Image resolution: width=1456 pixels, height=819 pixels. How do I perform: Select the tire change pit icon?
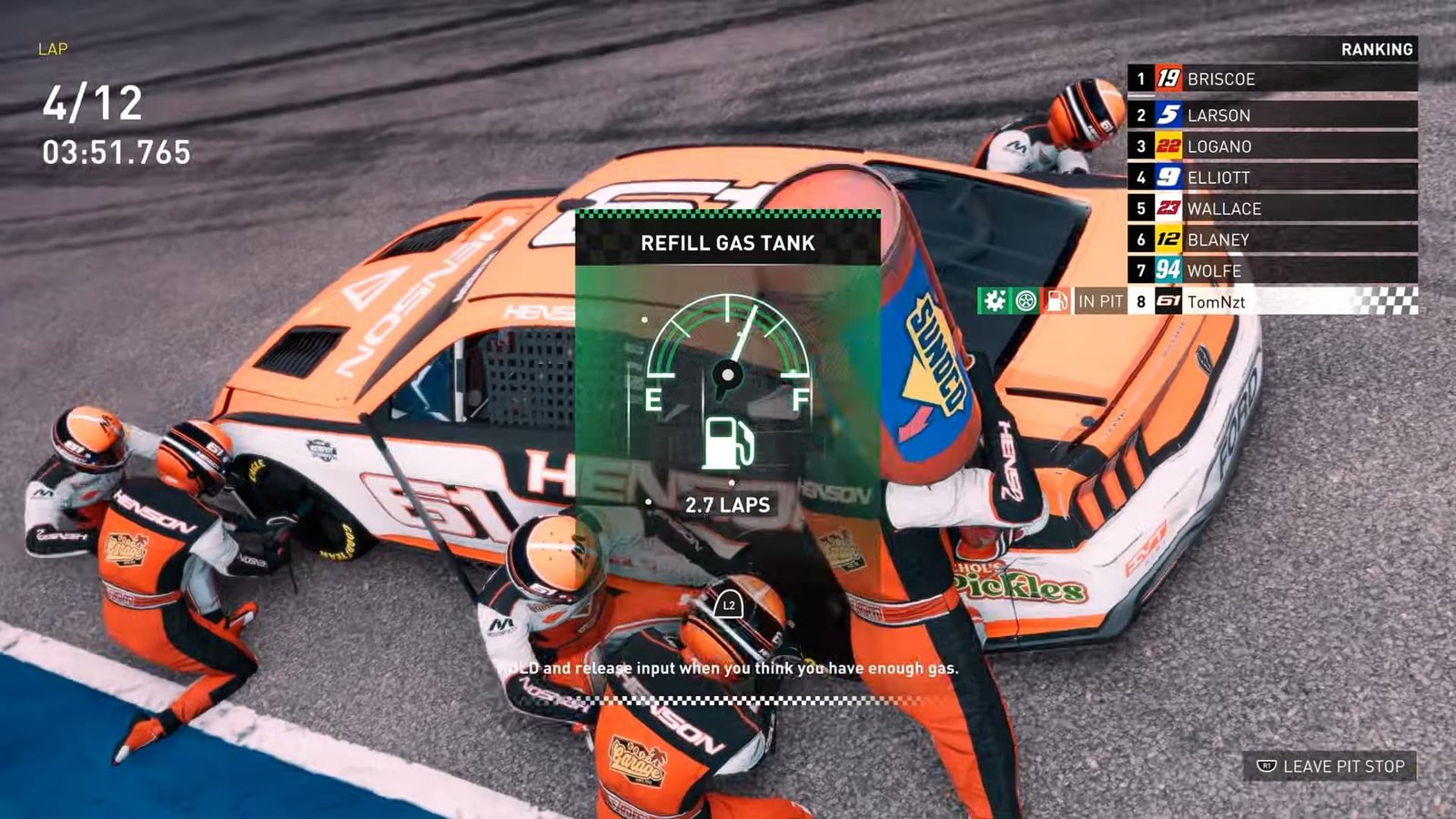click(1026, 301)
